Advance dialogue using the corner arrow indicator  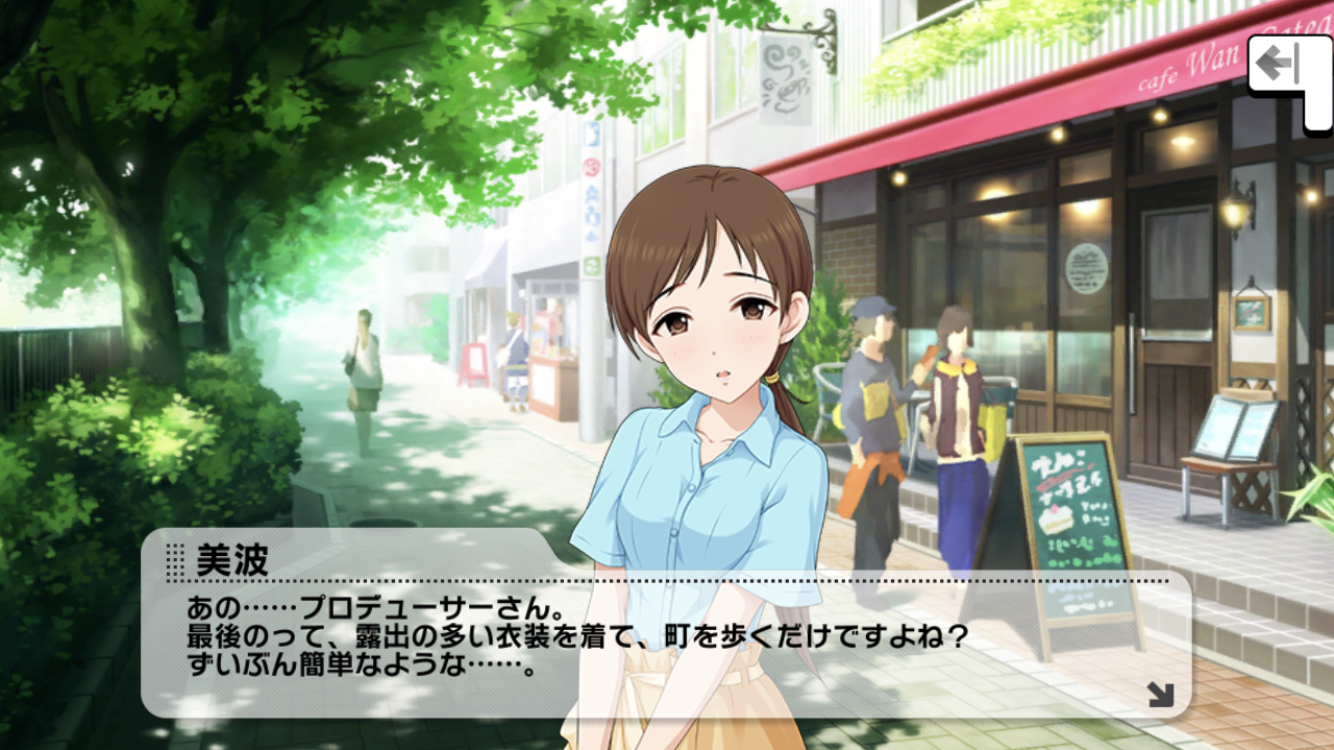pos(1160,693)
